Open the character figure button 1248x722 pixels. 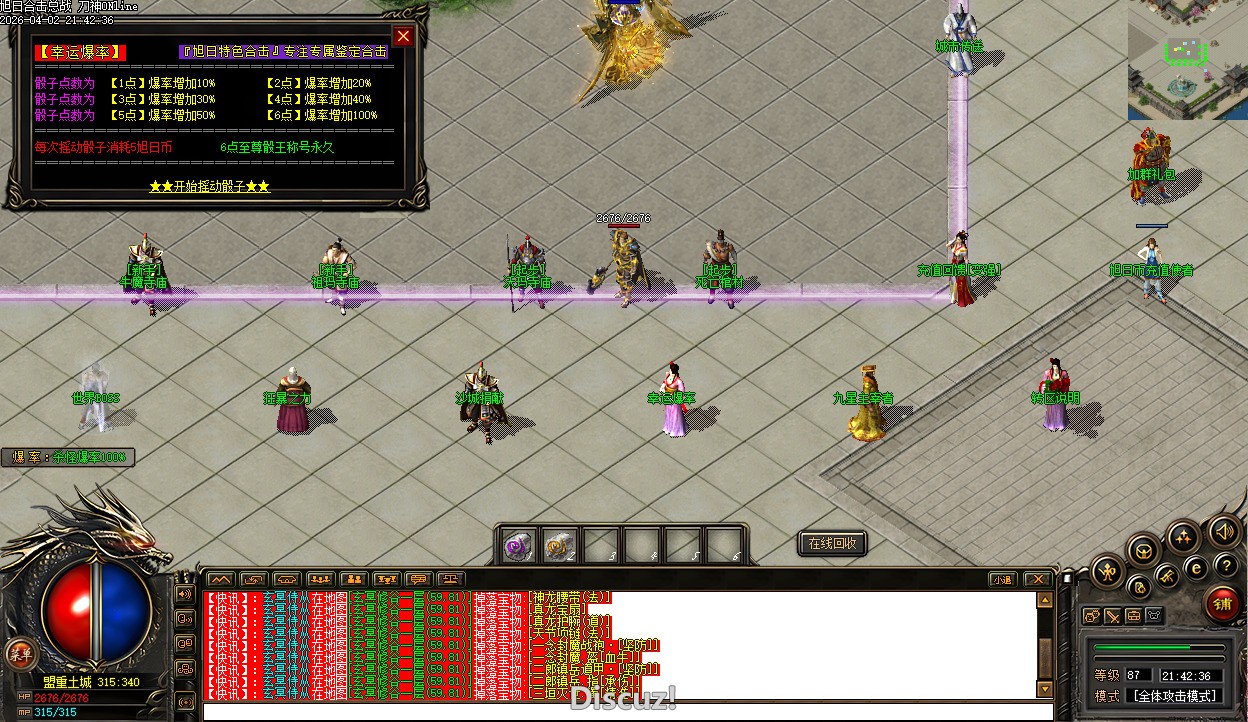(x=1108, y=573)
